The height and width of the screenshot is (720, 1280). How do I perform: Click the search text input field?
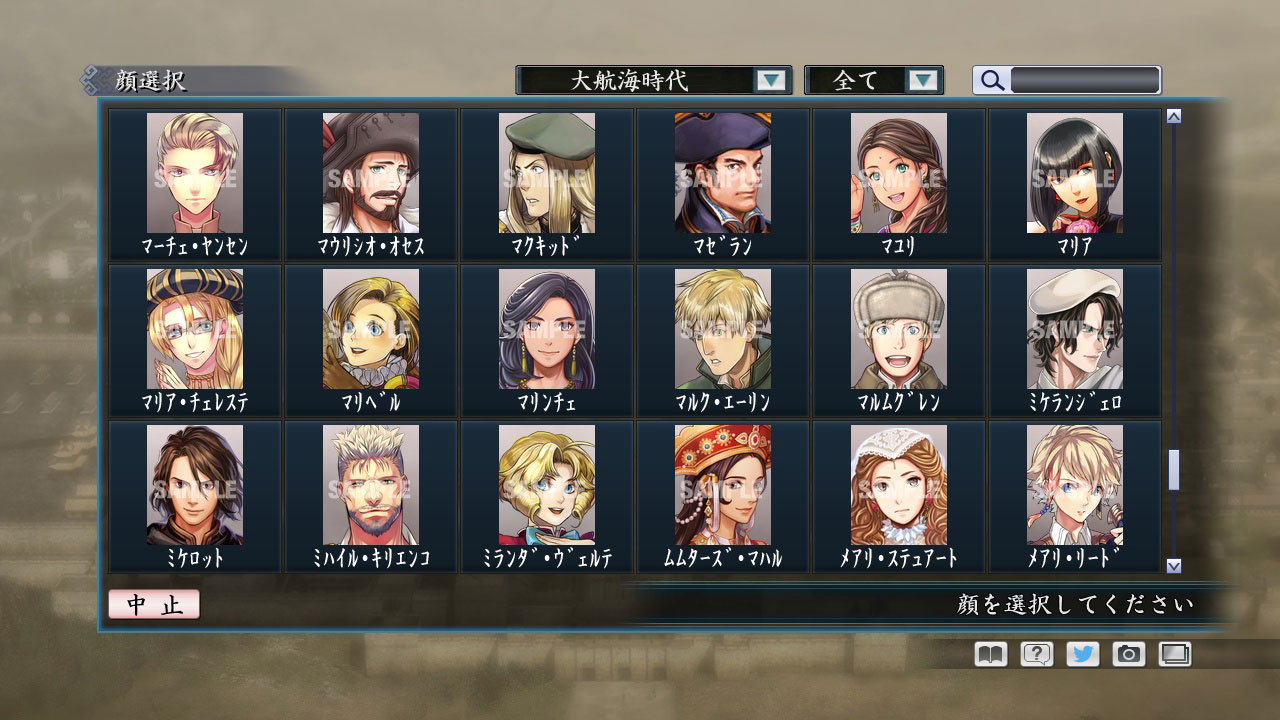tap(1085, 79)
